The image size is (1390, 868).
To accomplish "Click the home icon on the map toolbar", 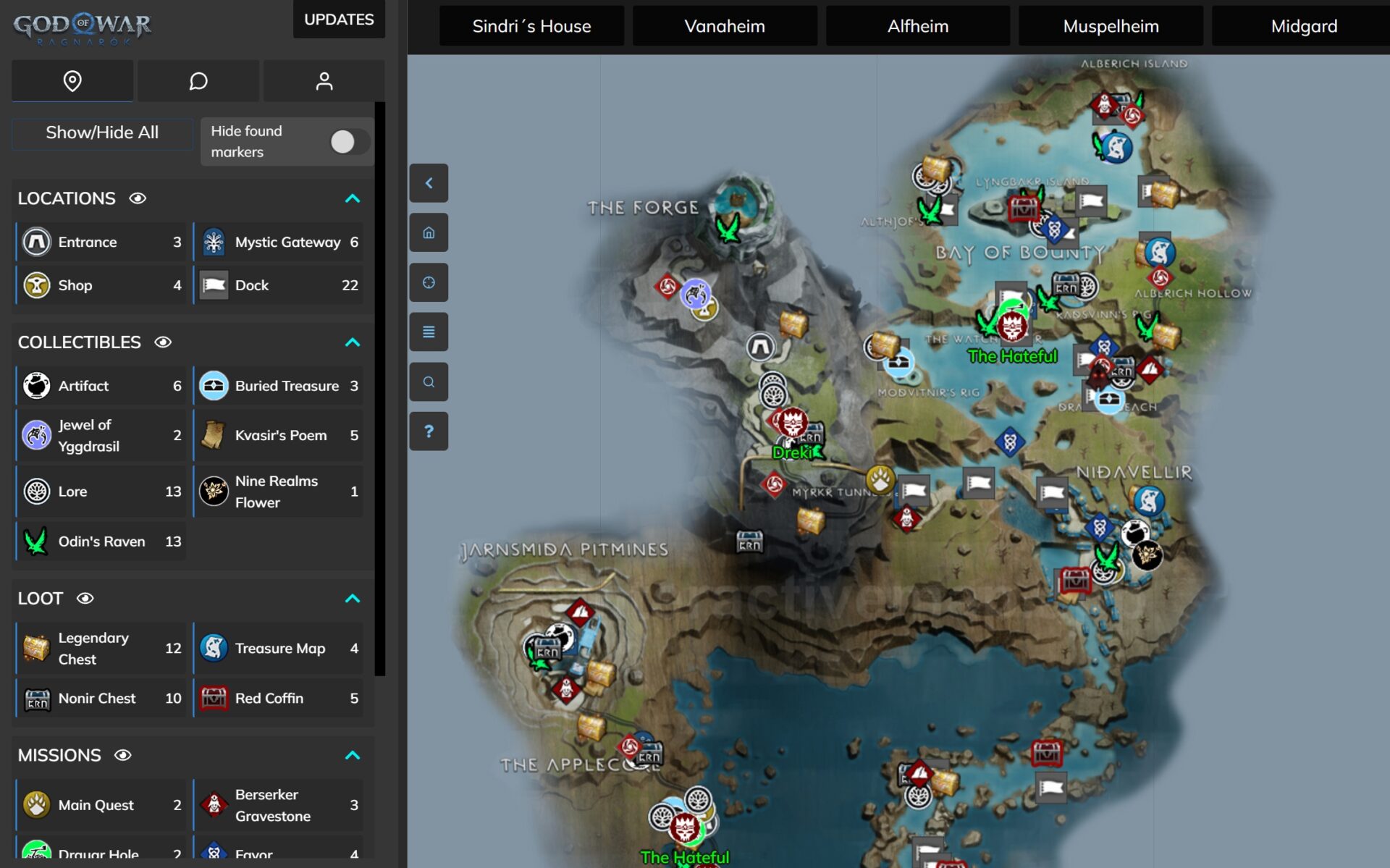I will pyautogui.click(x=429, y=232).
